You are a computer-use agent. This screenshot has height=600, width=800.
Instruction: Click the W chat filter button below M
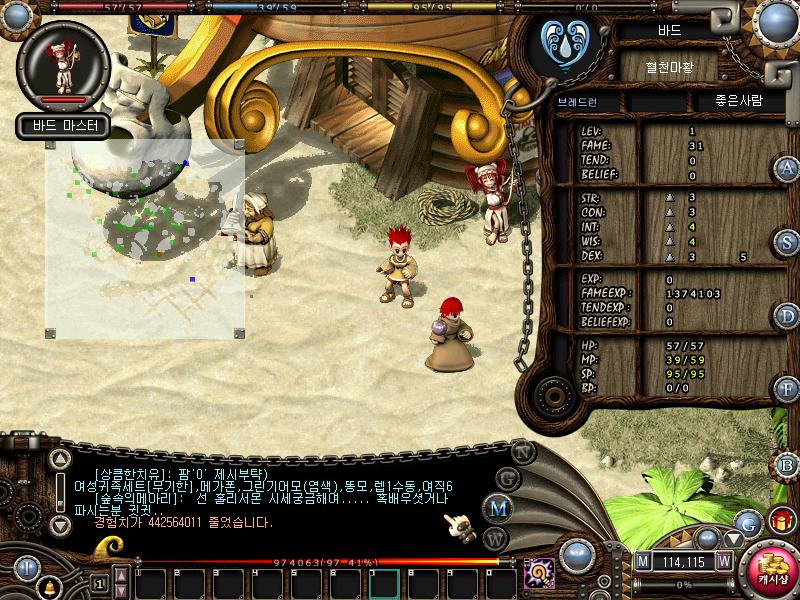tap(494, 537)
